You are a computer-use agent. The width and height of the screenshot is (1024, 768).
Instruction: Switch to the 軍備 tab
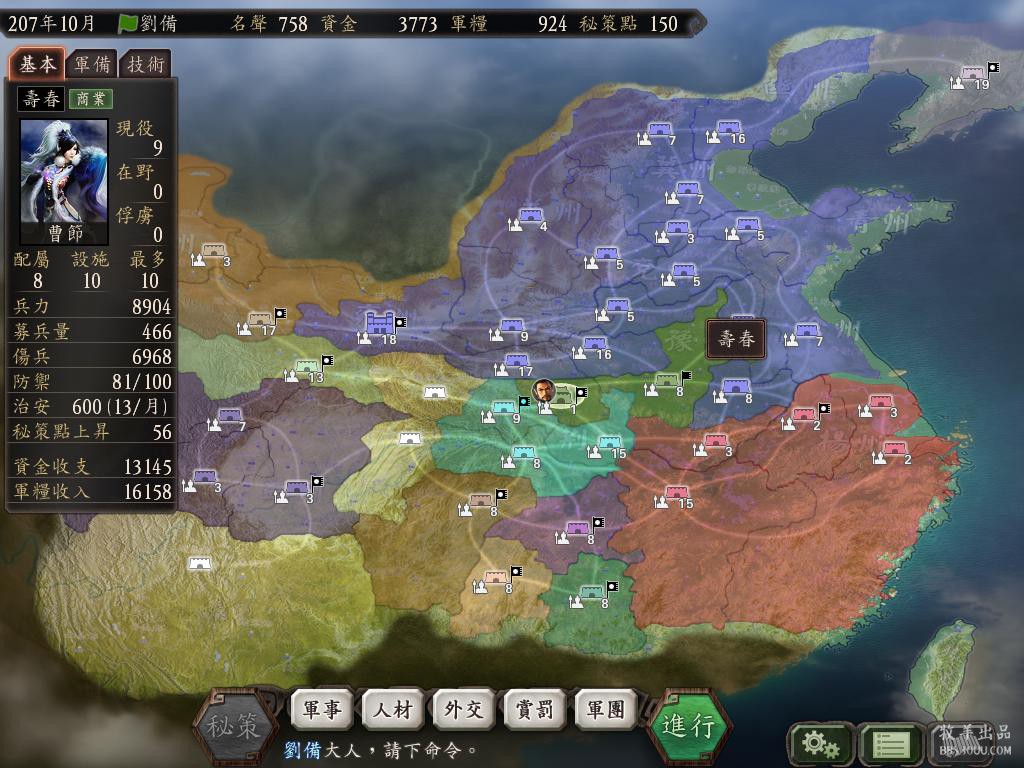tap(92, 65)
